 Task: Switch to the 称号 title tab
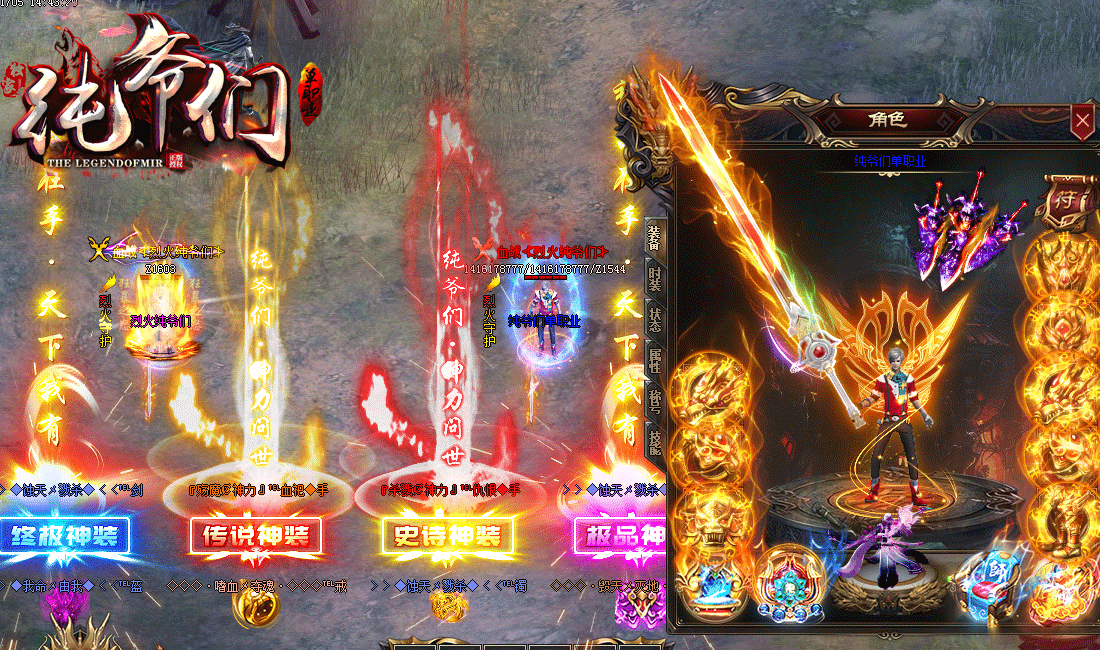pyautogui.click(x=654, y=400)
